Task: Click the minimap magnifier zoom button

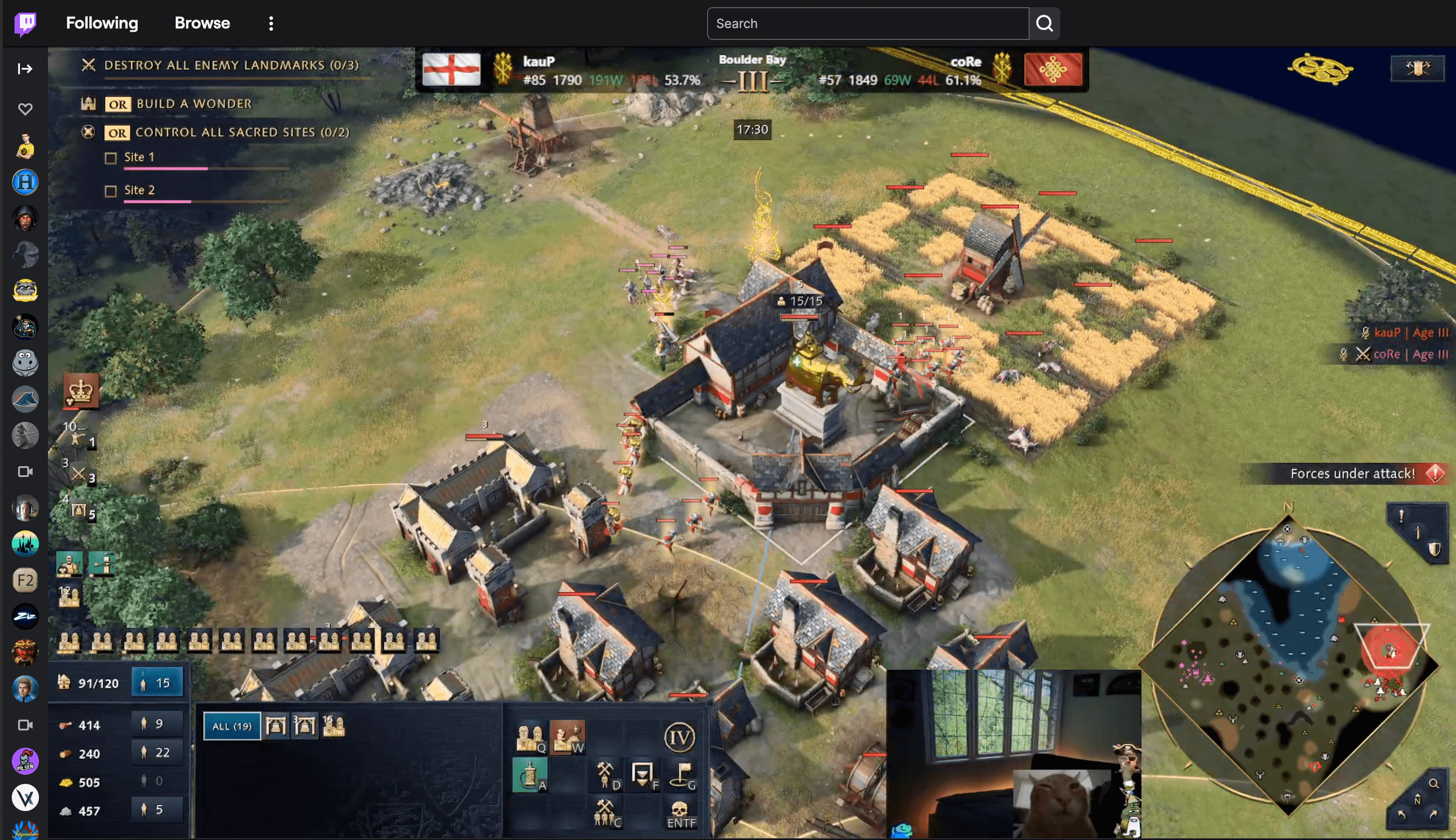Action: tap(1433, 783)
